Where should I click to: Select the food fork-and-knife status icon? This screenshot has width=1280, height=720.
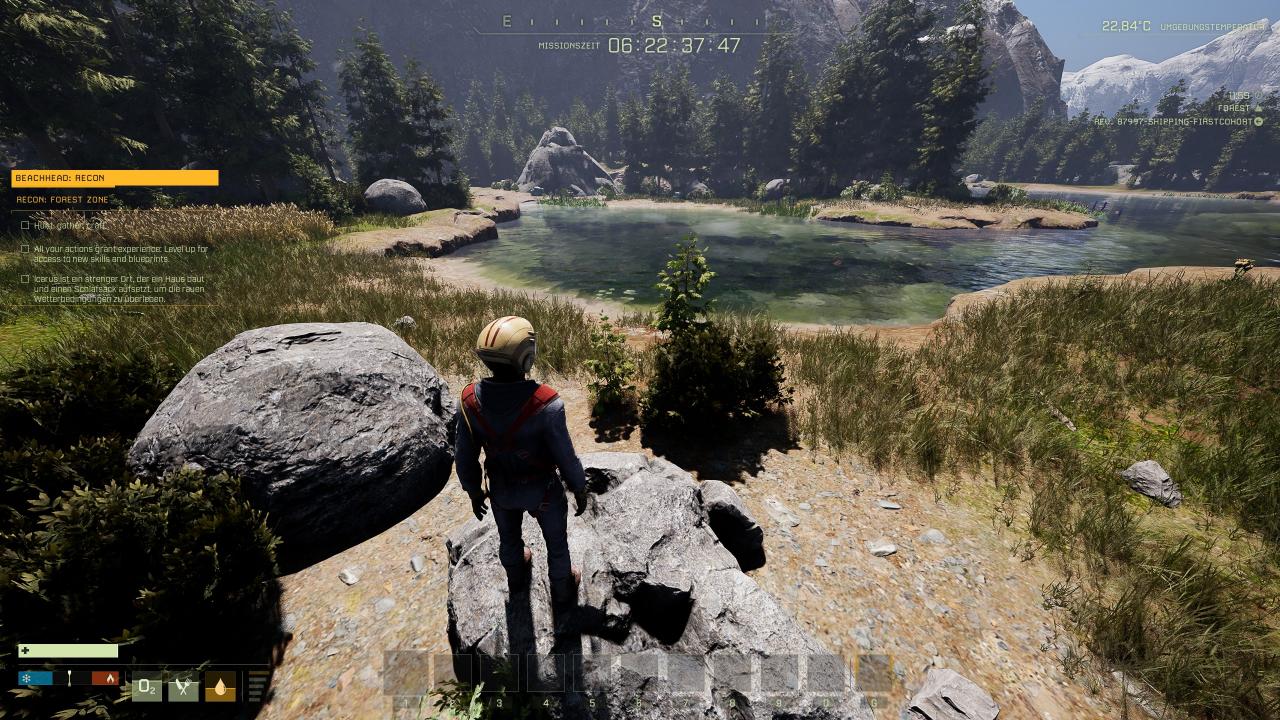183,686
